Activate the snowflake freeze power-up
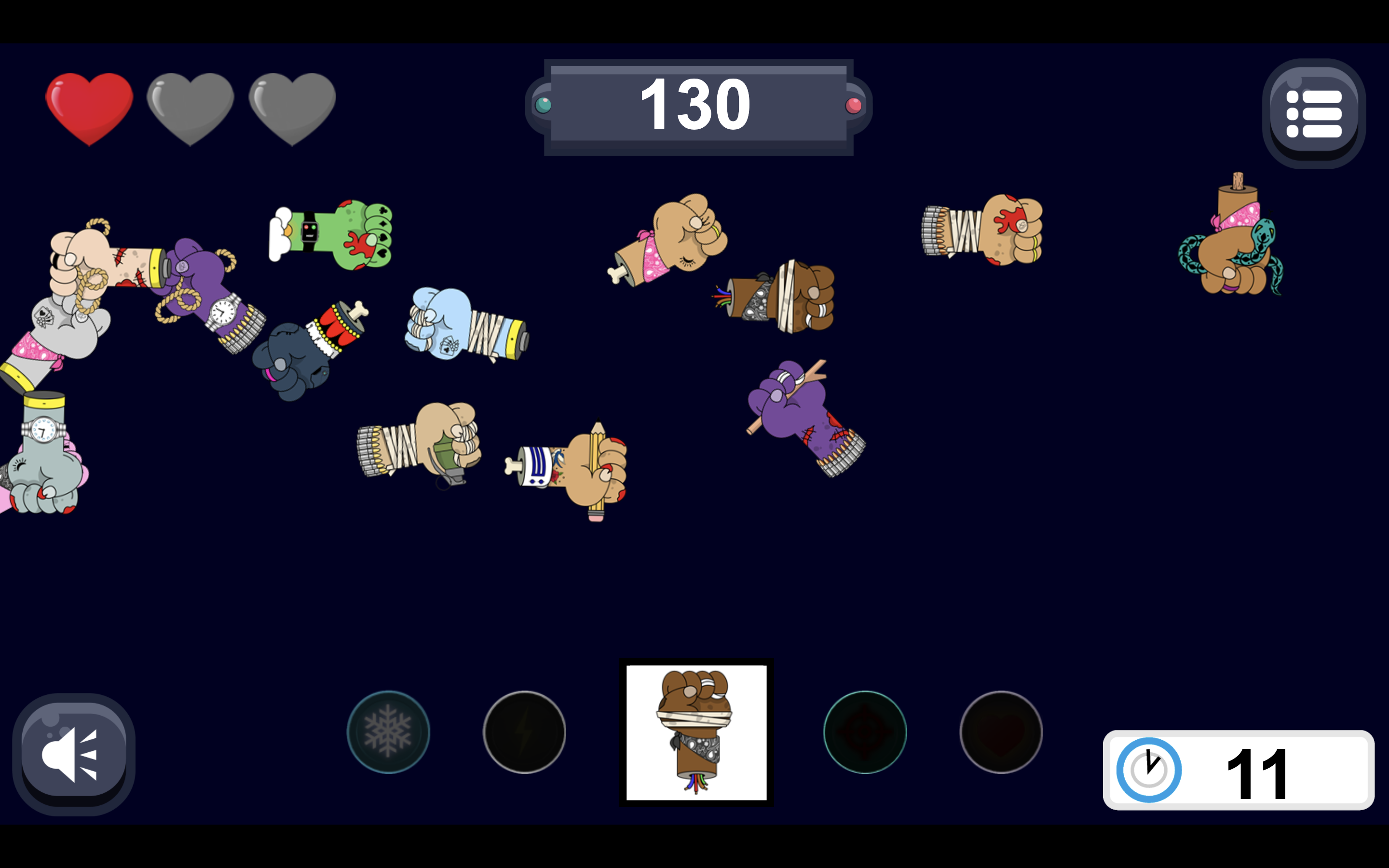This screenshot has width=1389, height=868. (x=388, y=732)
